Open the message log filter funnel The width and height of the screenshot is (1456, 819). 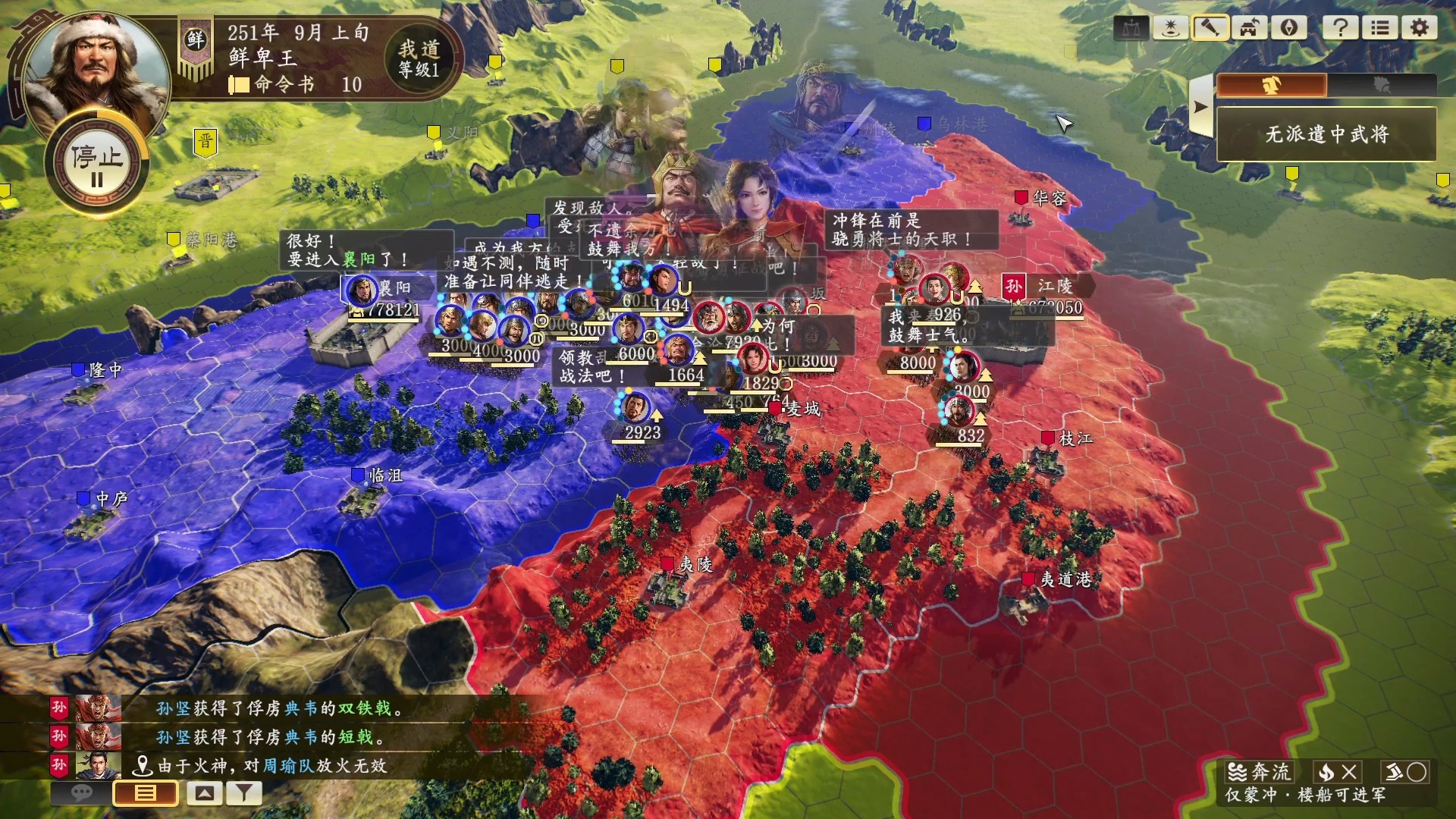[244, 793]
